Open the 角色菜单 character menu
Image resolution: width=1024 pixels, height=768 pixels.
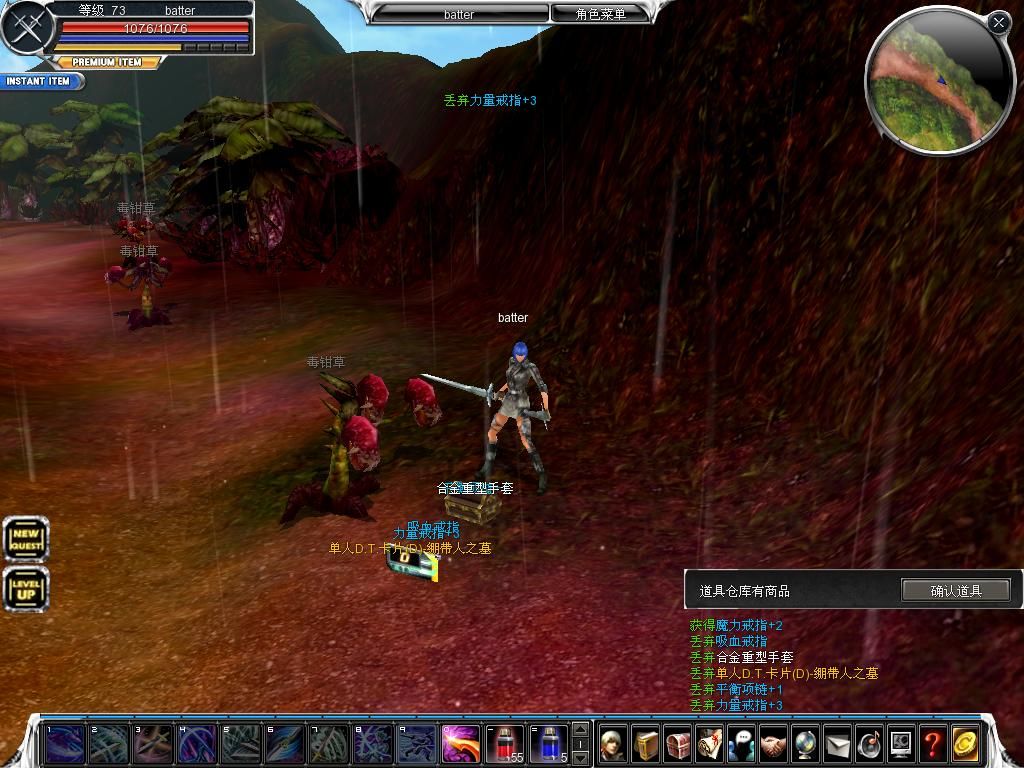click(x=601, y=14)
